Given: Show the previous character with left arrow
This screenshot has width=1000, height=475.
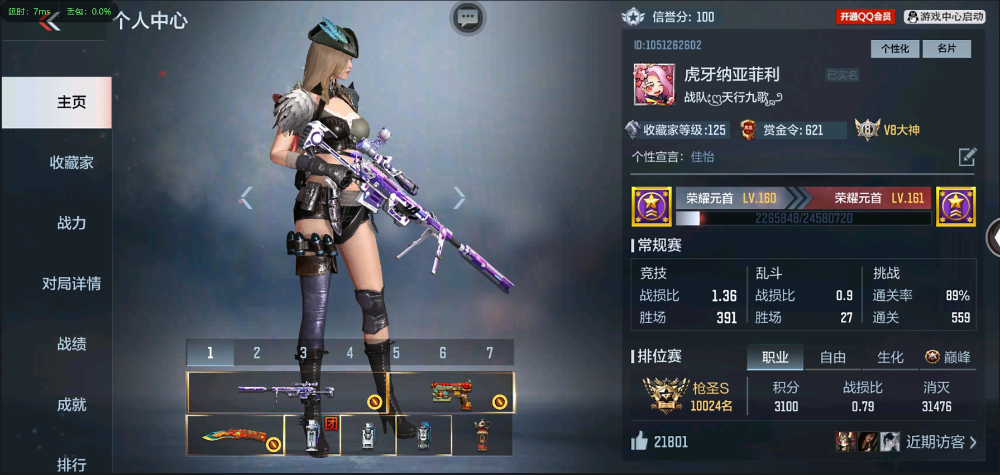Looking at the screenshot, I should pos(246,198).
